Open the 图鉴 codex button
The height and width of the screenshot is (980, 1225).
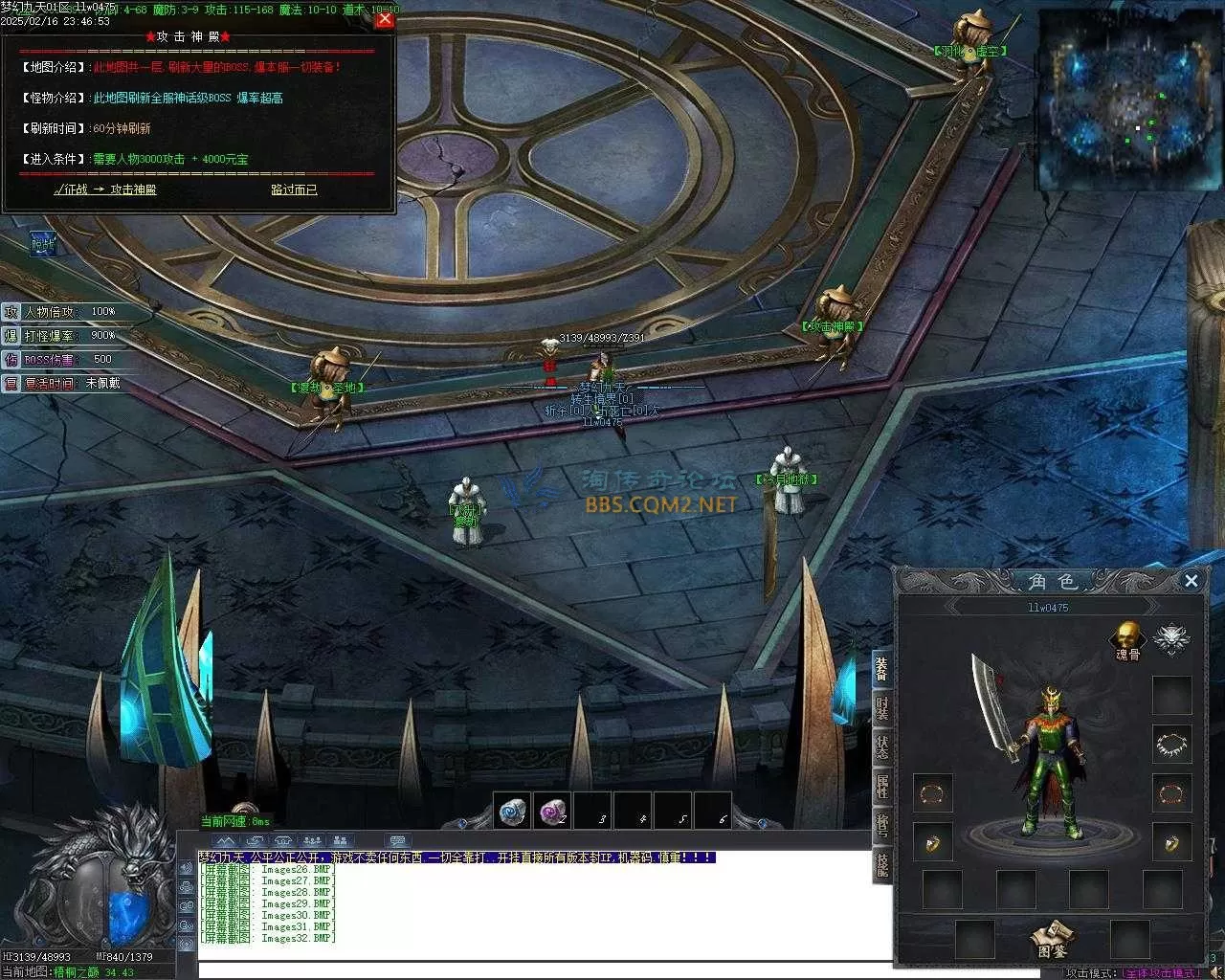click(x=1051, y=940)
